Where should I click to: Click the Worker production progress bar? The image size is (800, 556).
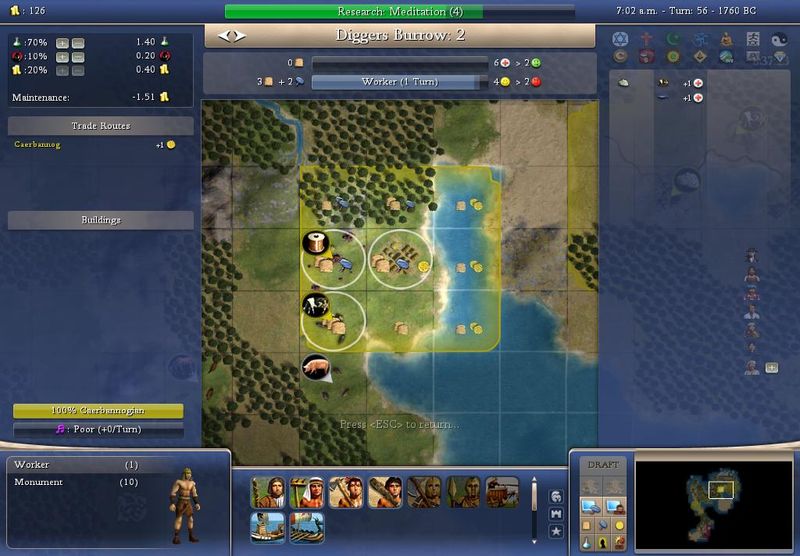pos(386,82)
